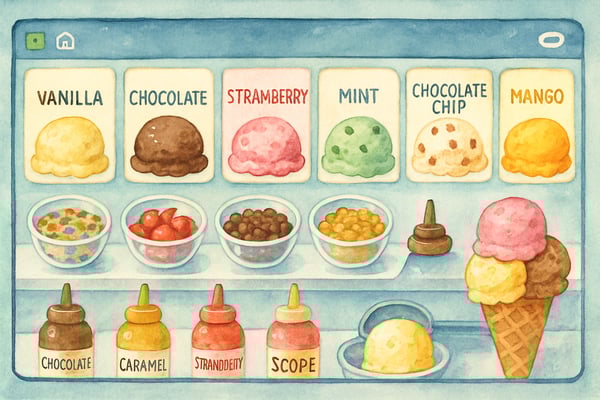Image resolution: width=600 pixels, height=400 pixels.
Task: Select the rainbow sprinkles topping bowl
Action: [x=69, y=230]
